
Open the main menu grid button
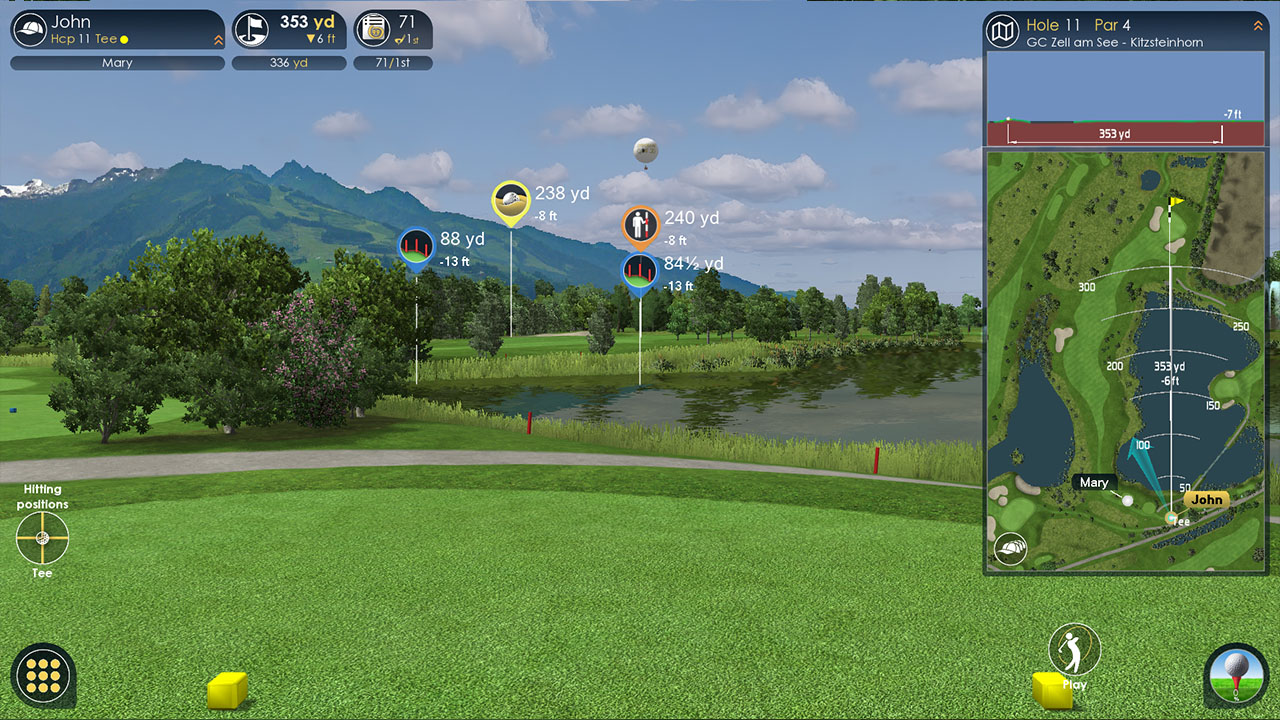[x=44, y=675]
